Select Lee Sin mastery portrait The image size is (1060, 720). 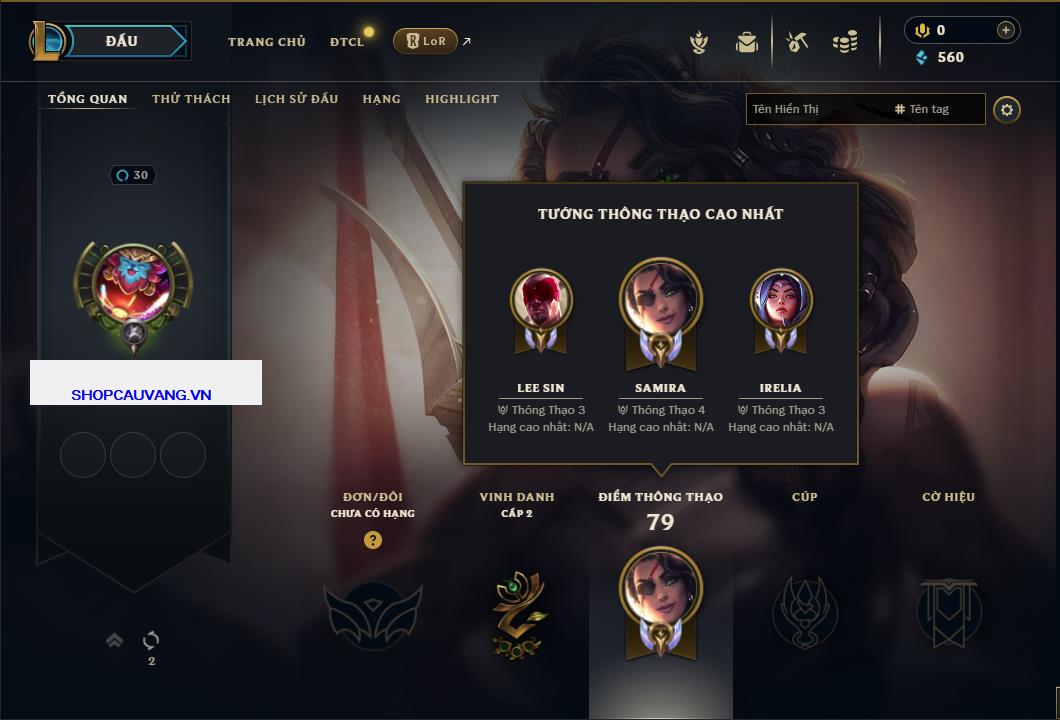(541, 300)
